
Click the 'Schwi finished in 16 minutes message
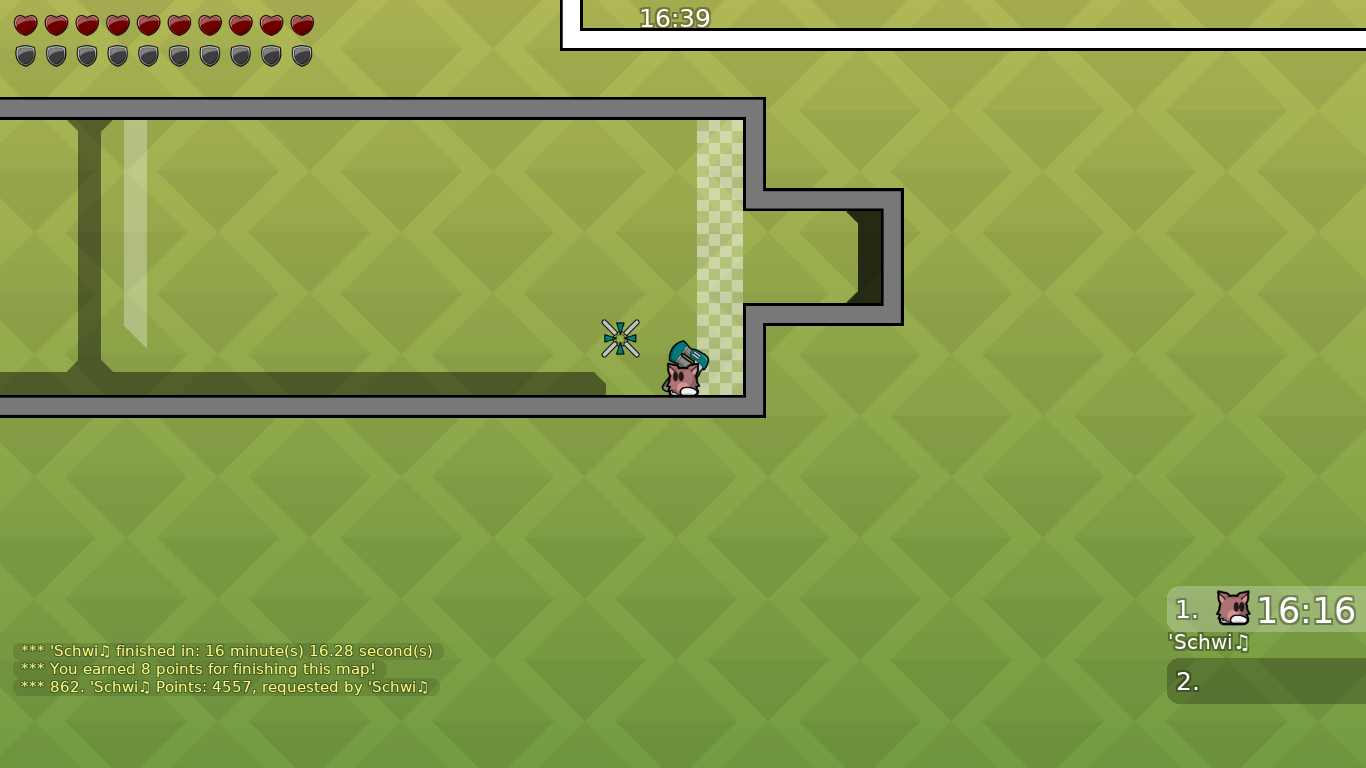click(225, 650)
